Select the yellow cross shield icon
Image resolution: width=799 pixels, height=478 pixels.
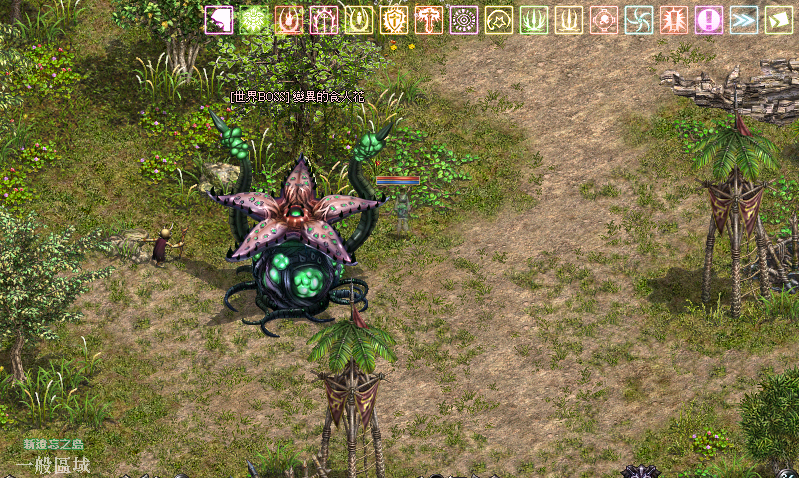pyautogui.click(x=394, y=20)
